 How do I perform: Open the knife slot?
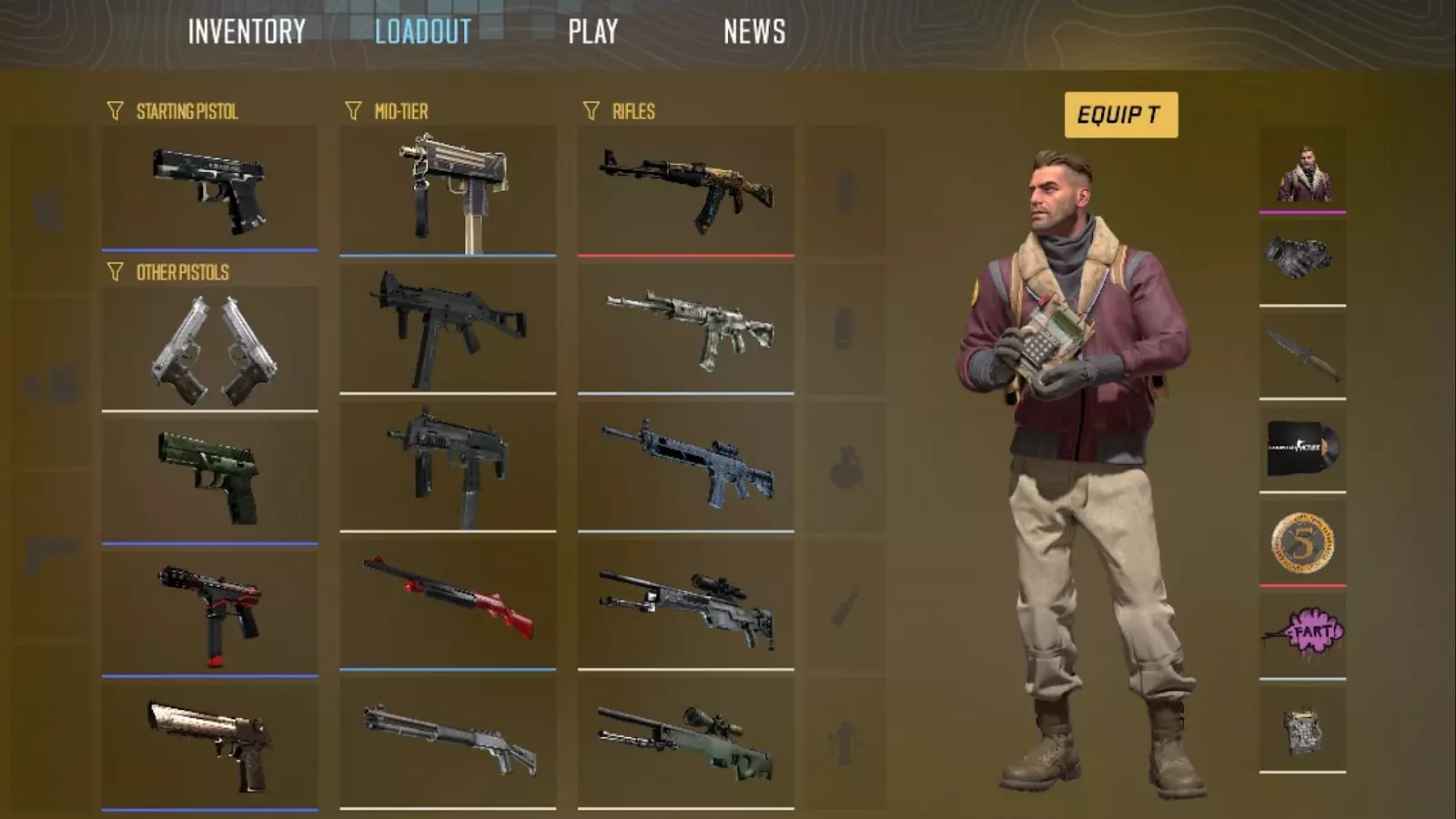pos(1303,350)
